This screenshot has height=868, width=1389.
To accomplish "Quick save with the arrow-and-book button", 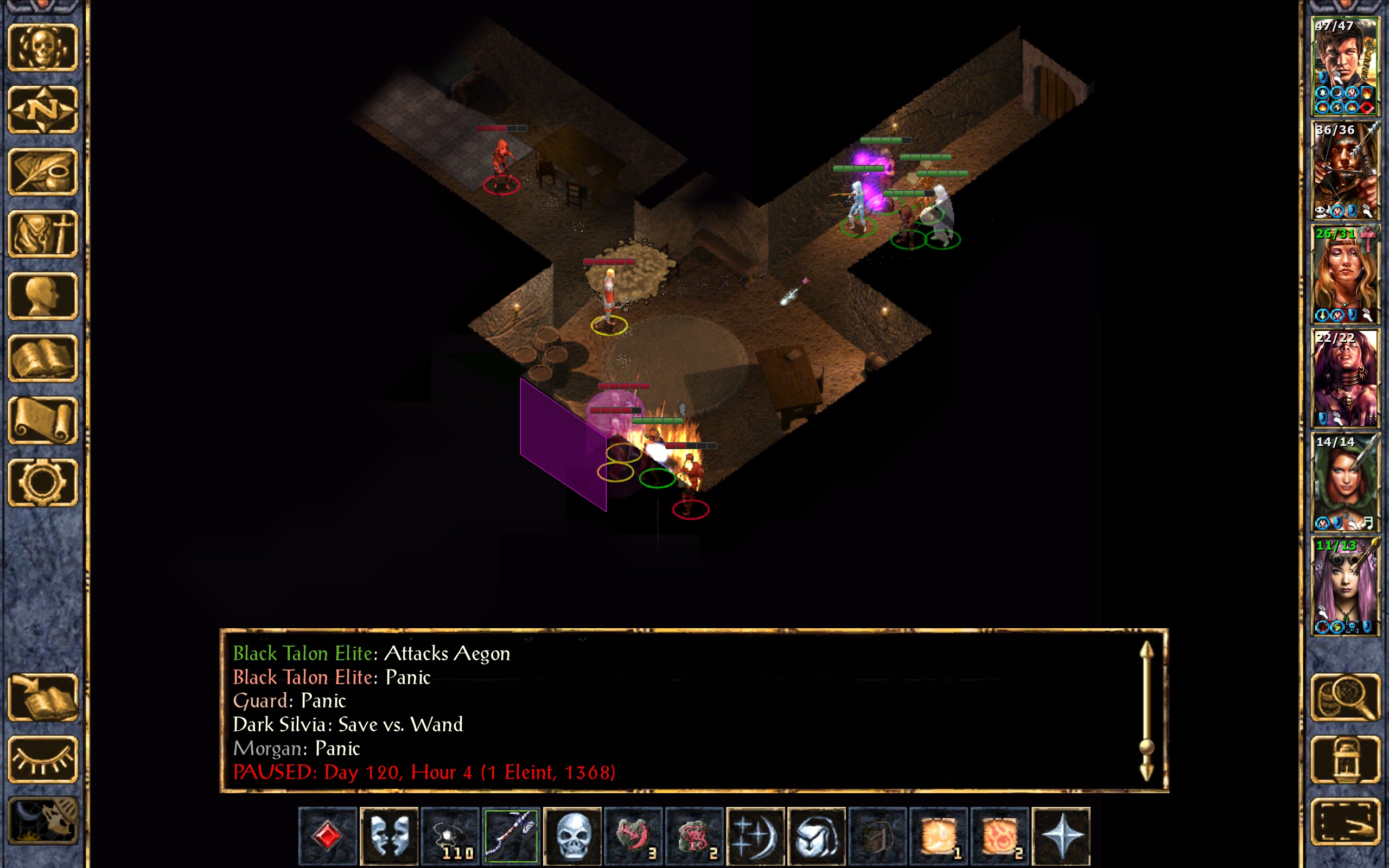I will point(42,698).
